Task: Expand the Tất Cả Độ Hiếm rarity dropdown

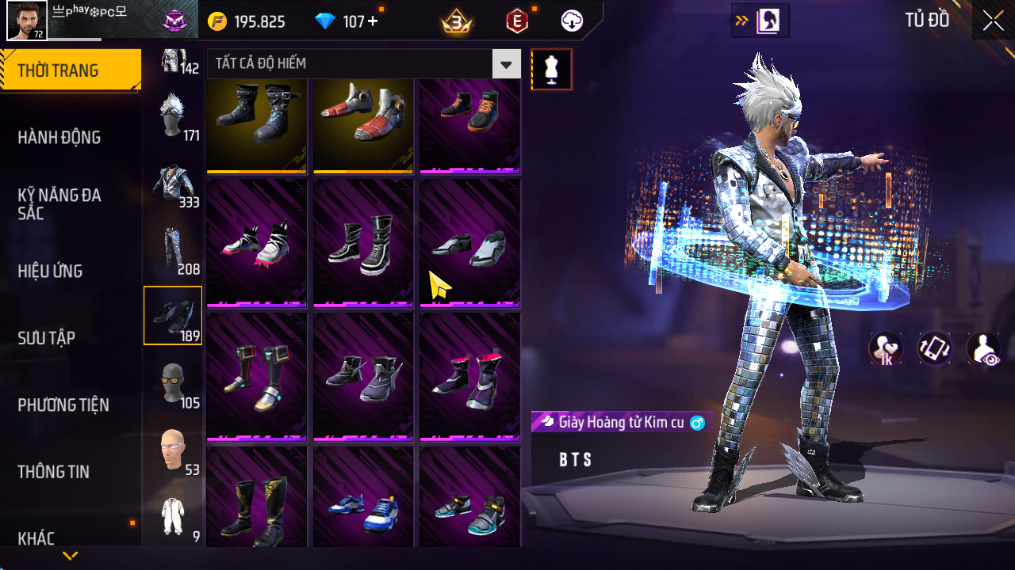Action: (x=506, y=64)
